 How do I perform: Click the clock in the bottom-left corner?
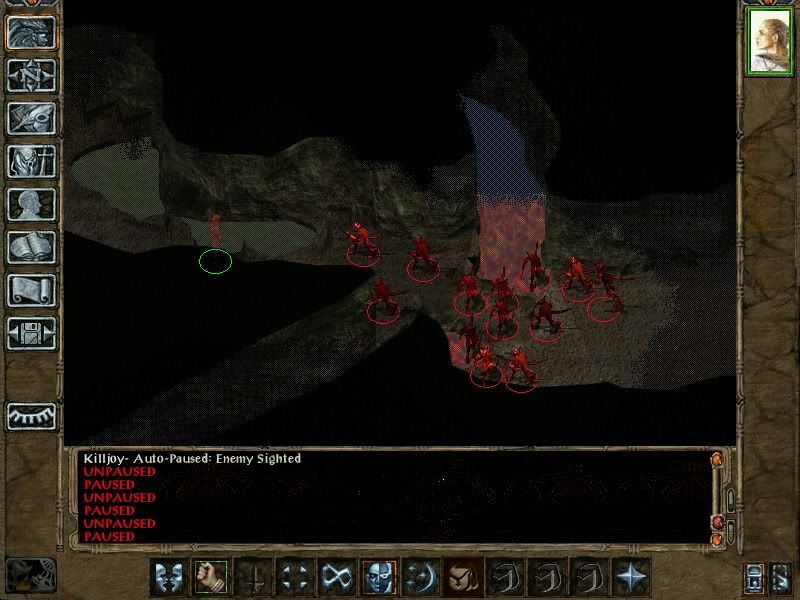point(28,574)
